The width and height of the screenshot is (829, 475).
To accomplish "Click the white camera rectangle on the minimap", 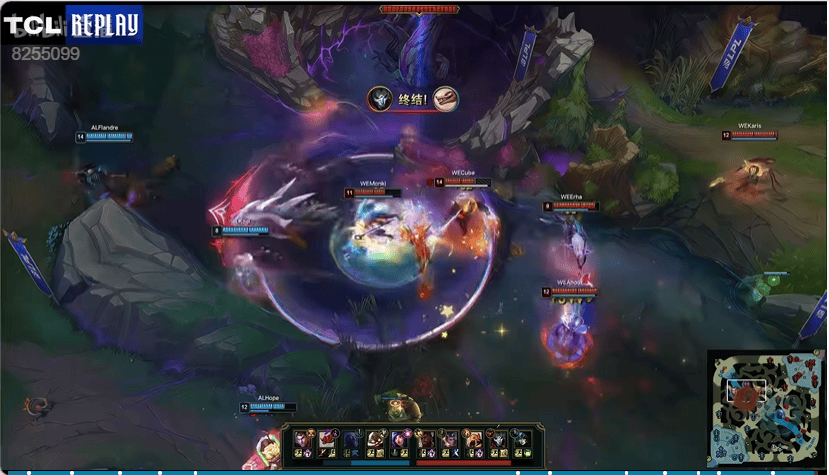I will pos(748,391).
